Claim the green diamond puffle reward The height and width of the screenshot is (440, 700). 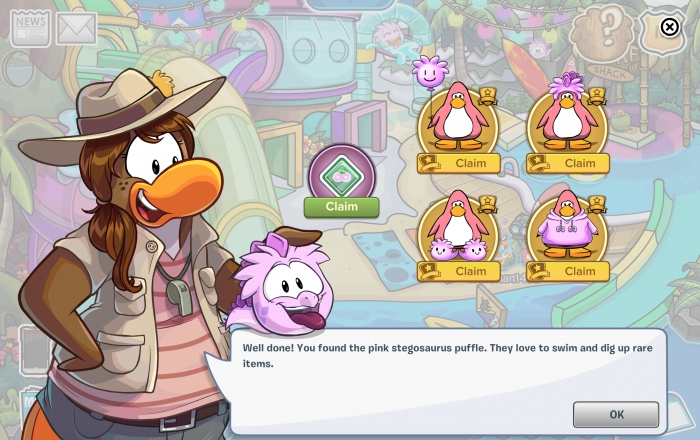341,207
